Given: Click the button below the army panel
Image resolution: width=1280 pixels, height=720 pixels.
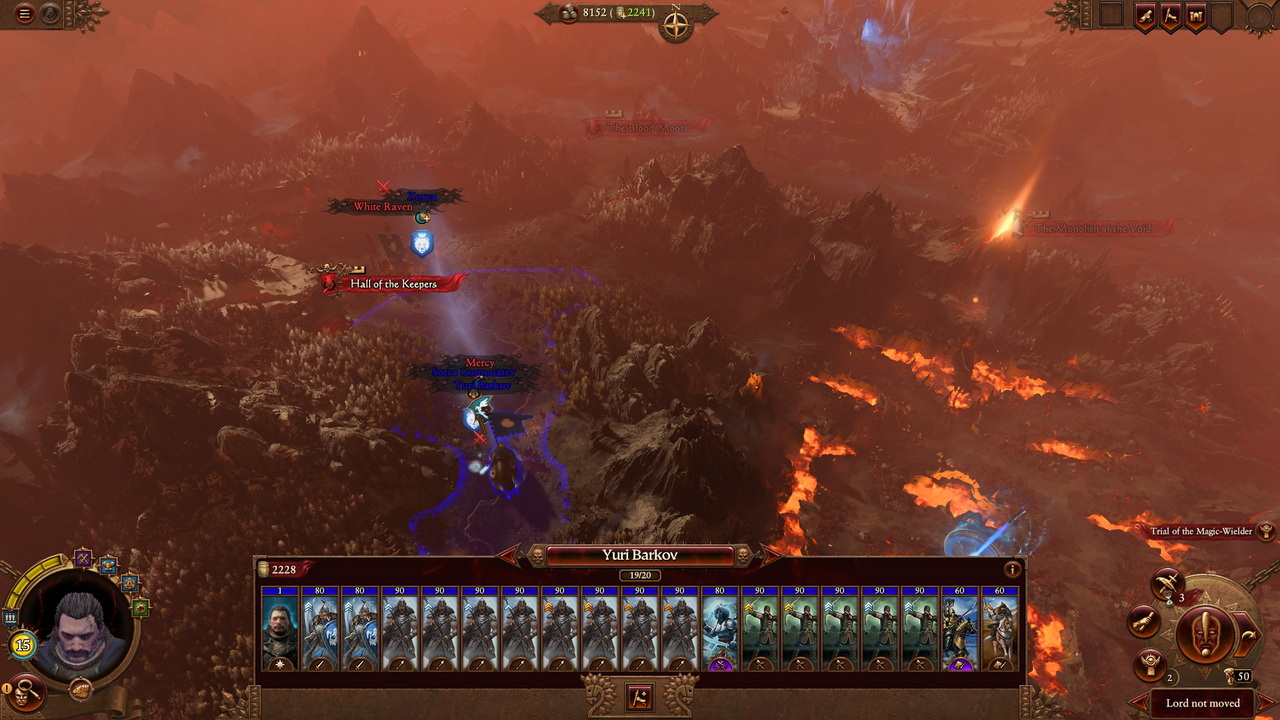Looking at the screenshot, I should (639, 697).
